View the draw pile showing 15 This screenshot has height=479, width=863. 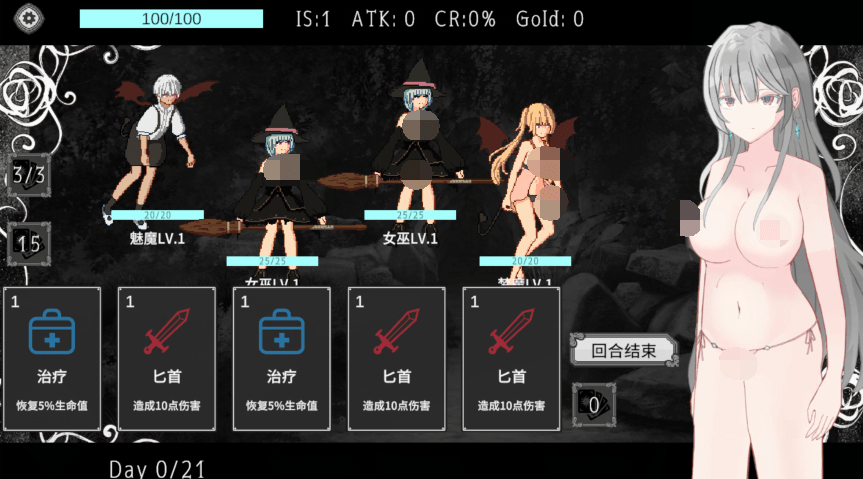[28, 243]
